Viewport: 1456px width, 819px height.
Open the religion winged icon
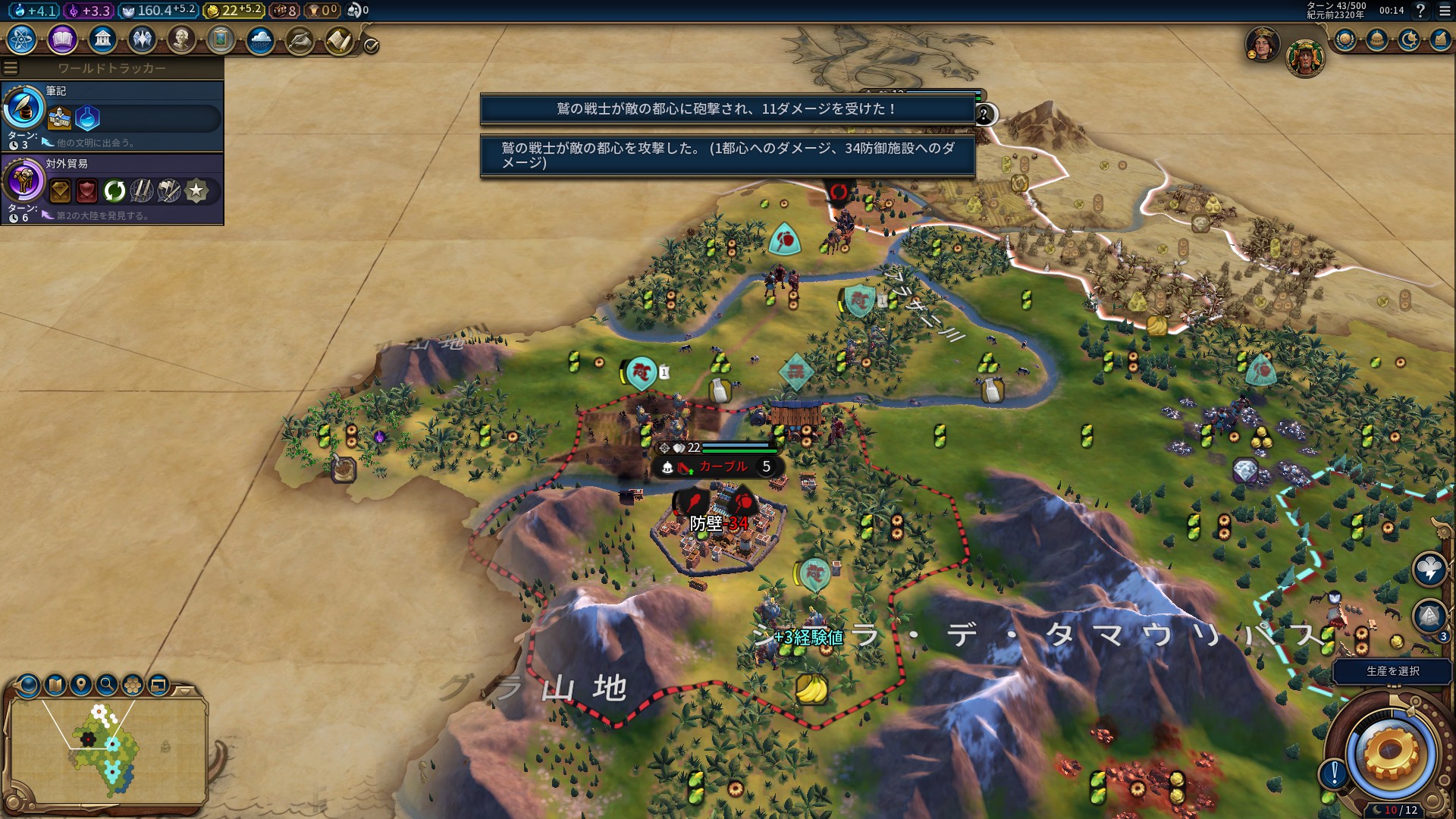[x=142, y=39]
